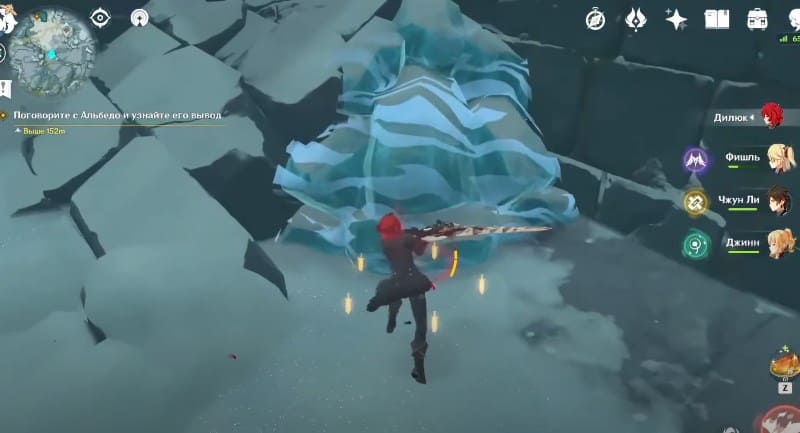Click the quest objective about Albedo

[x=117, y=115]
